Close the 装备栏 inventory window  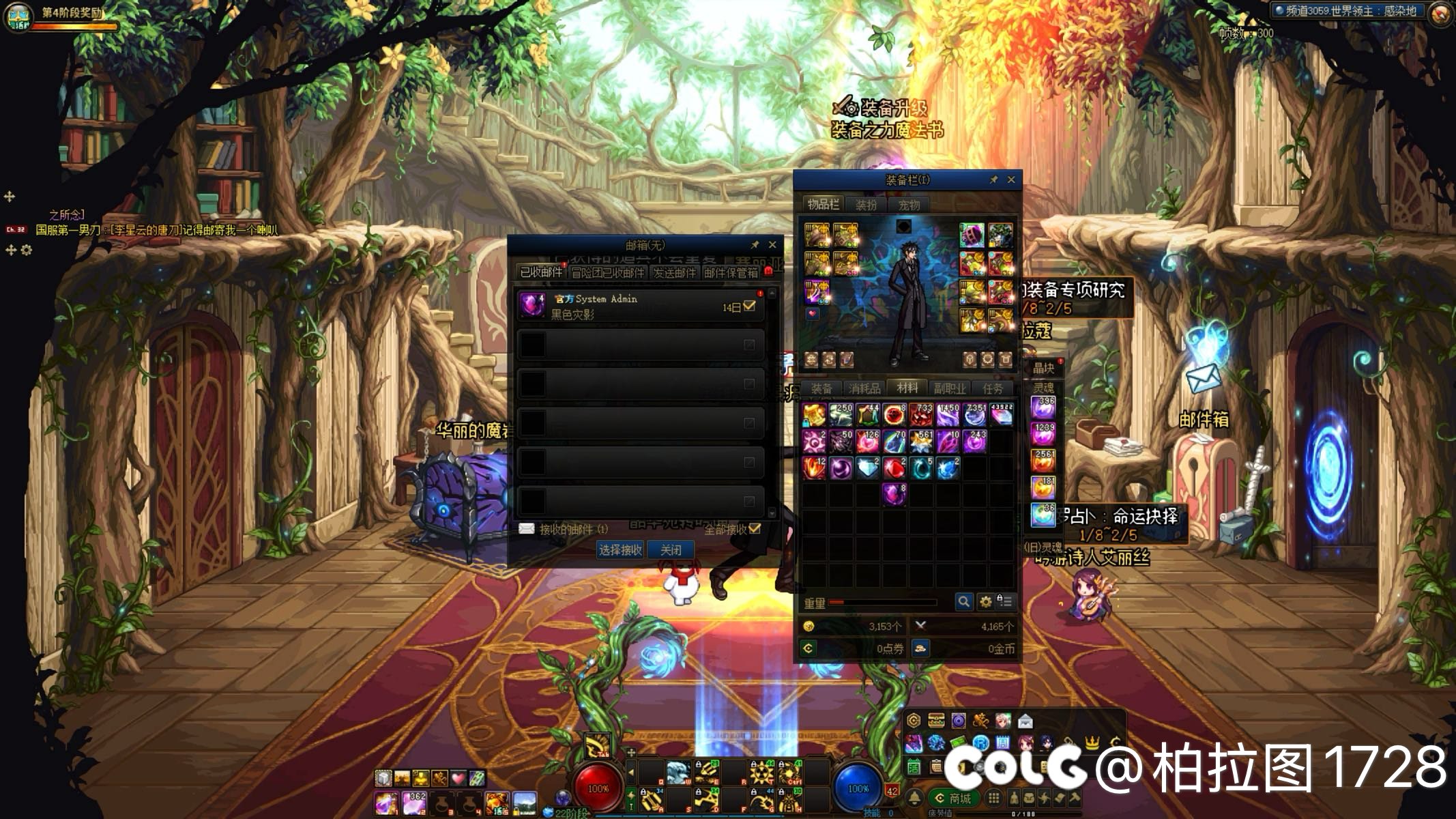pos(1011,180)
